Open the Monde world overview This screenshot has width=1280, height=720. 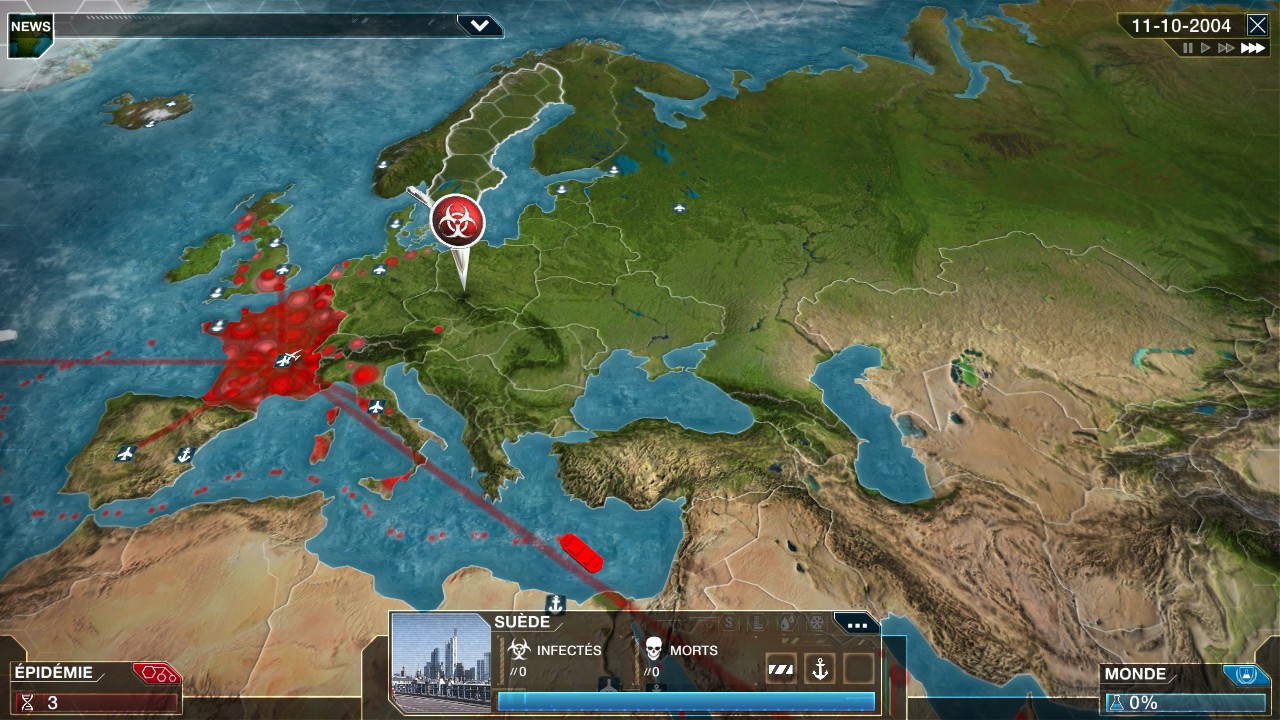tap(1136, 675)
